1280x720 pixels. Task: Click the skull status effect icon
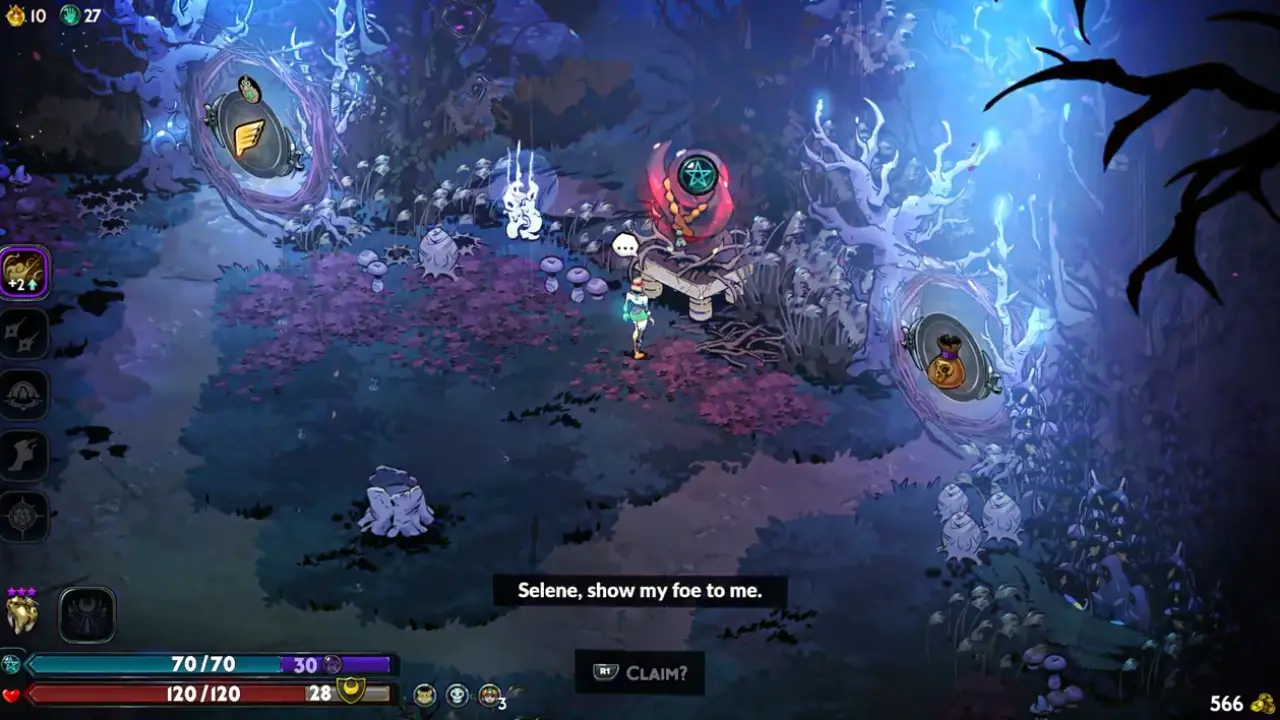click(456, 694)
